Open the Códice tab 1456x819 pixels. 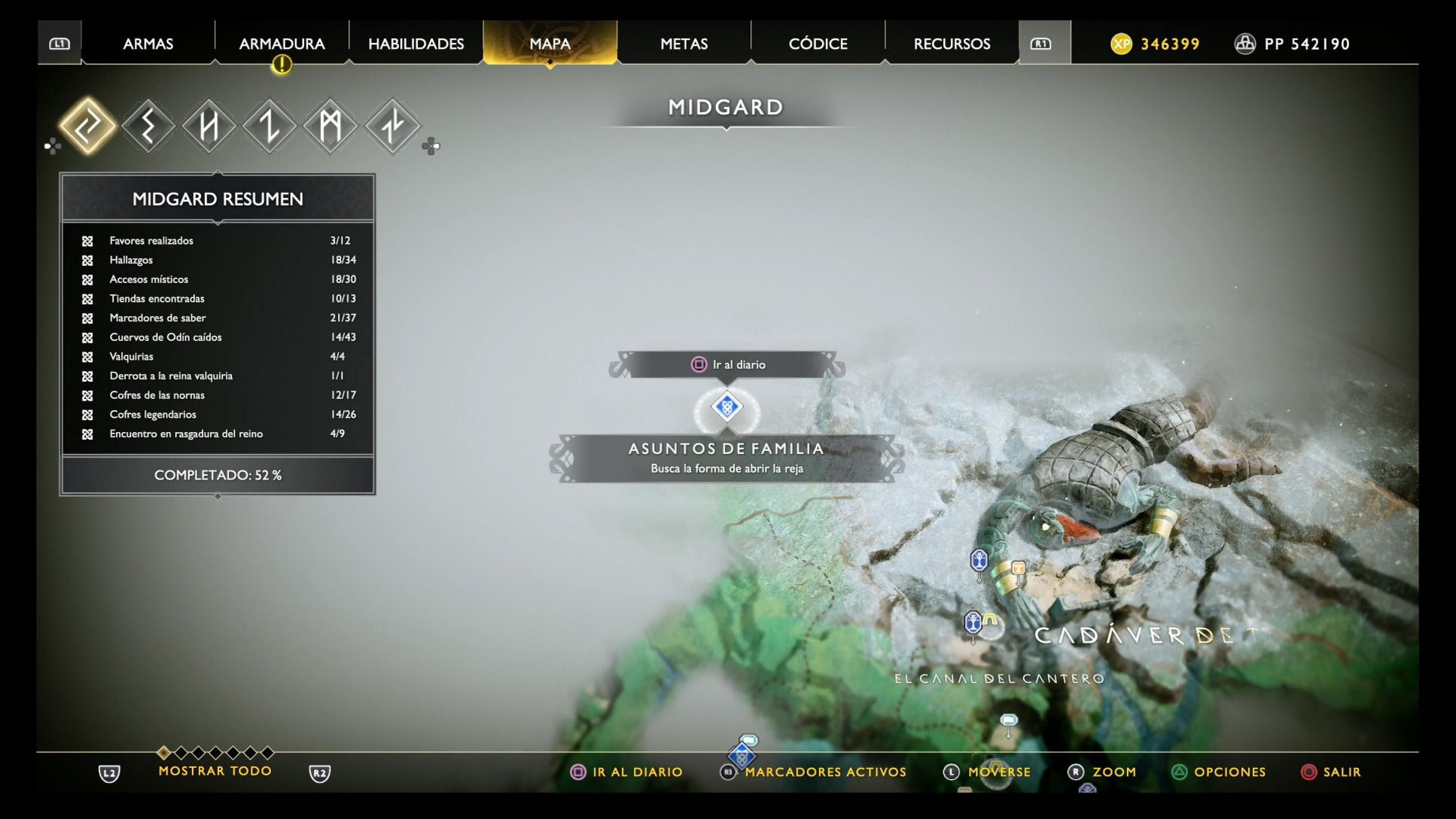(818, 44)
